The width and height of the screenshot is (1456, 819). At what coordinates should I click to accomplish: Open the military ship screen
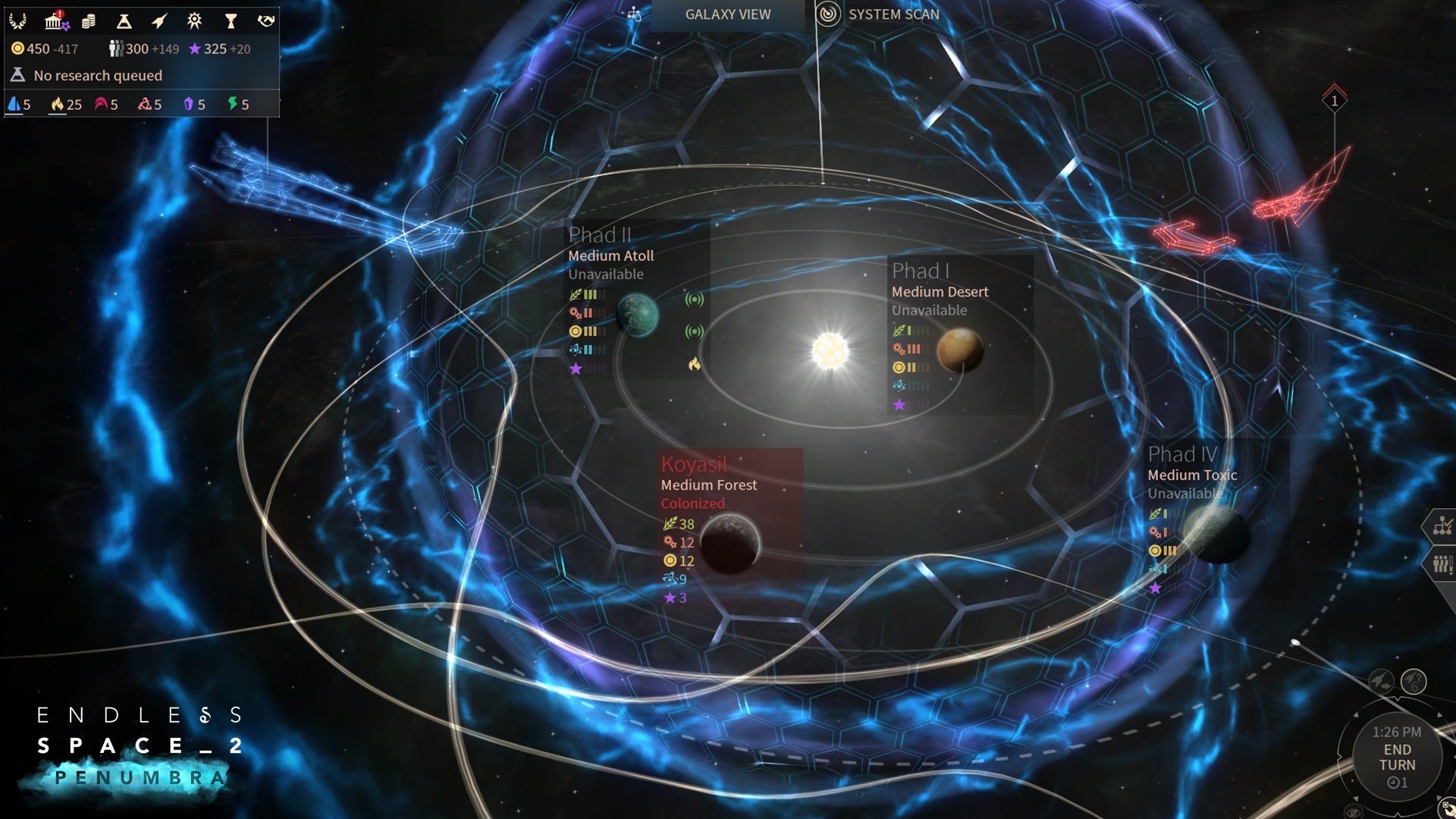158,21
